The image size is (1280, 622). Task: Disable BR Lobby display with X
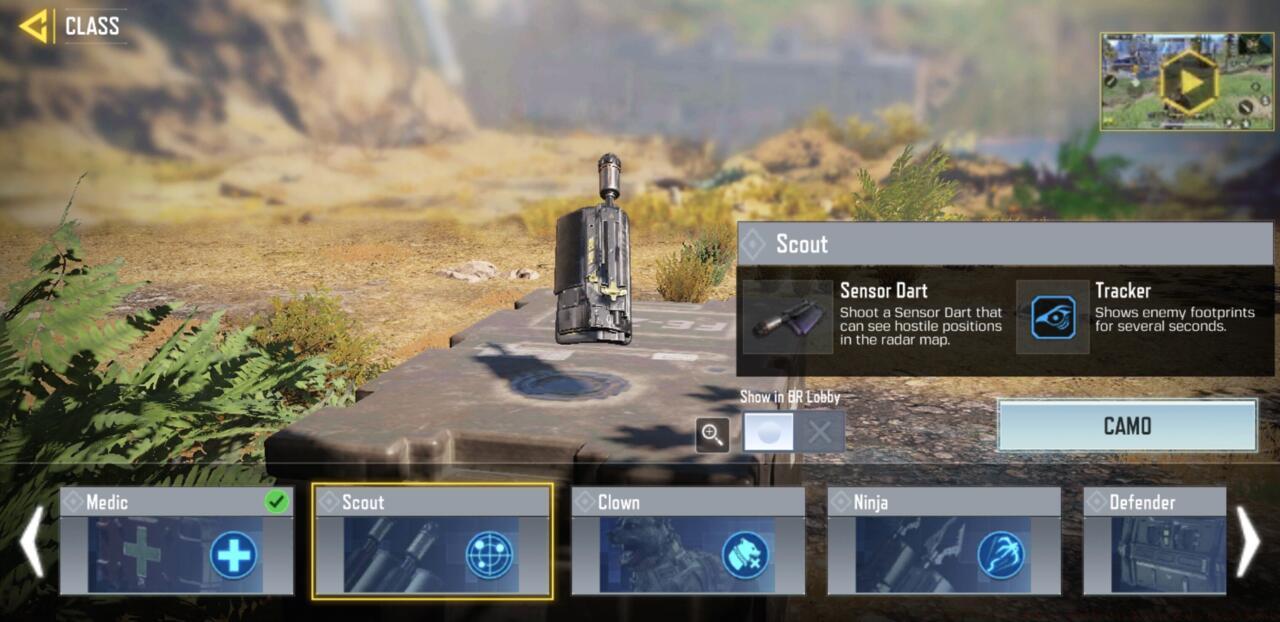pos(820,432)
